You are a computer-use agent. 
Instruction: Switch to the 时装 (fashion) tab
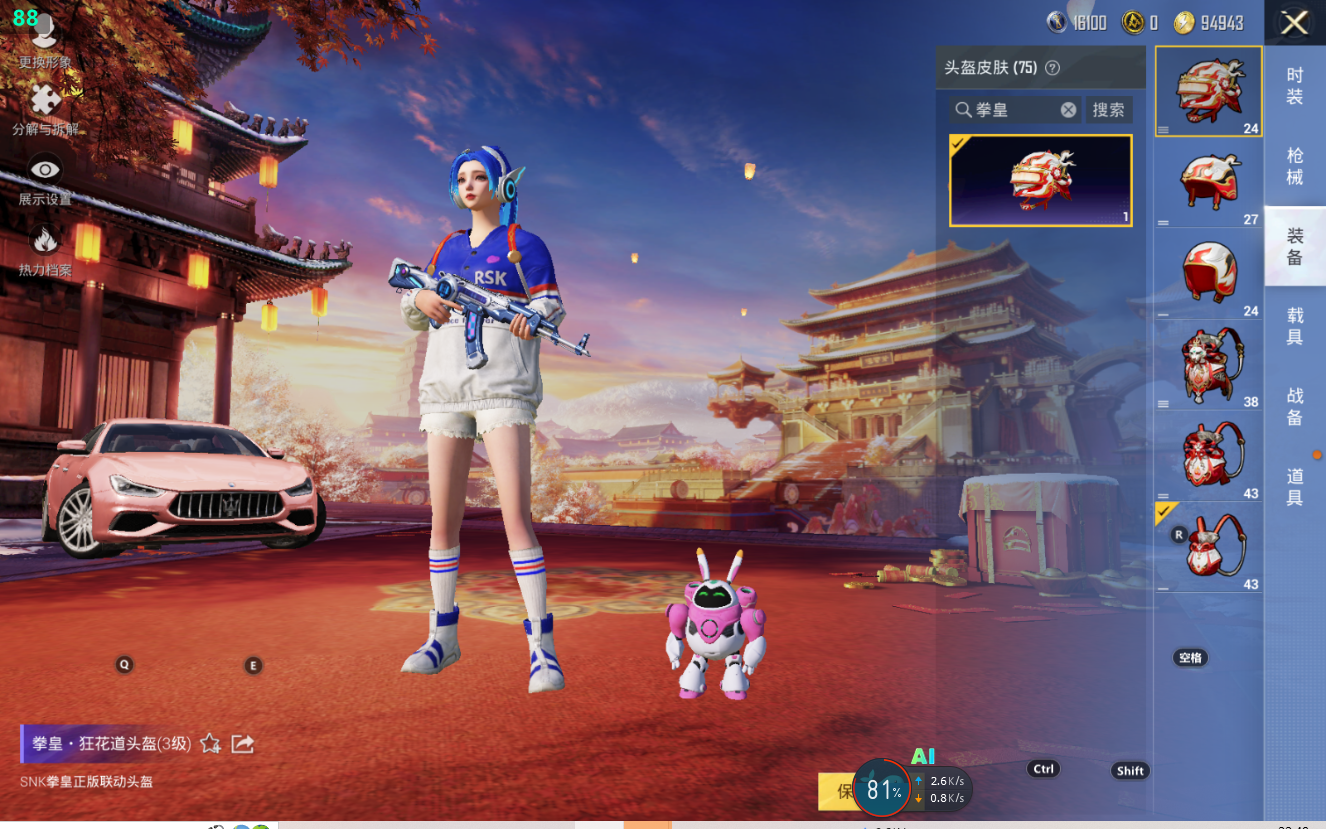[1295, 86]
